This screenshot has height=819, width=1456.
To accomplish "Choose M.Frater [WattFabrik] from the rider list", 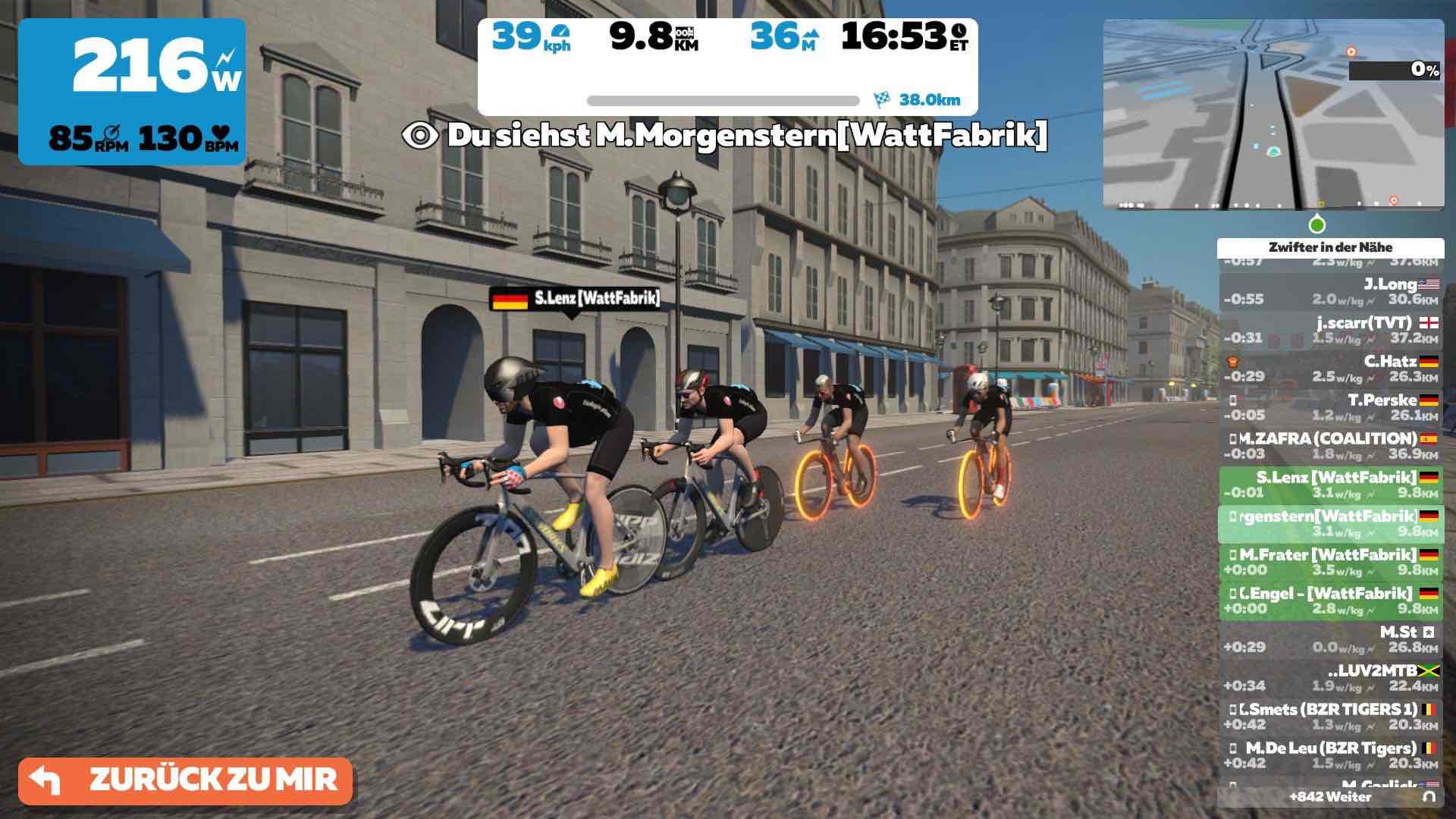I will coord(1331,562).
